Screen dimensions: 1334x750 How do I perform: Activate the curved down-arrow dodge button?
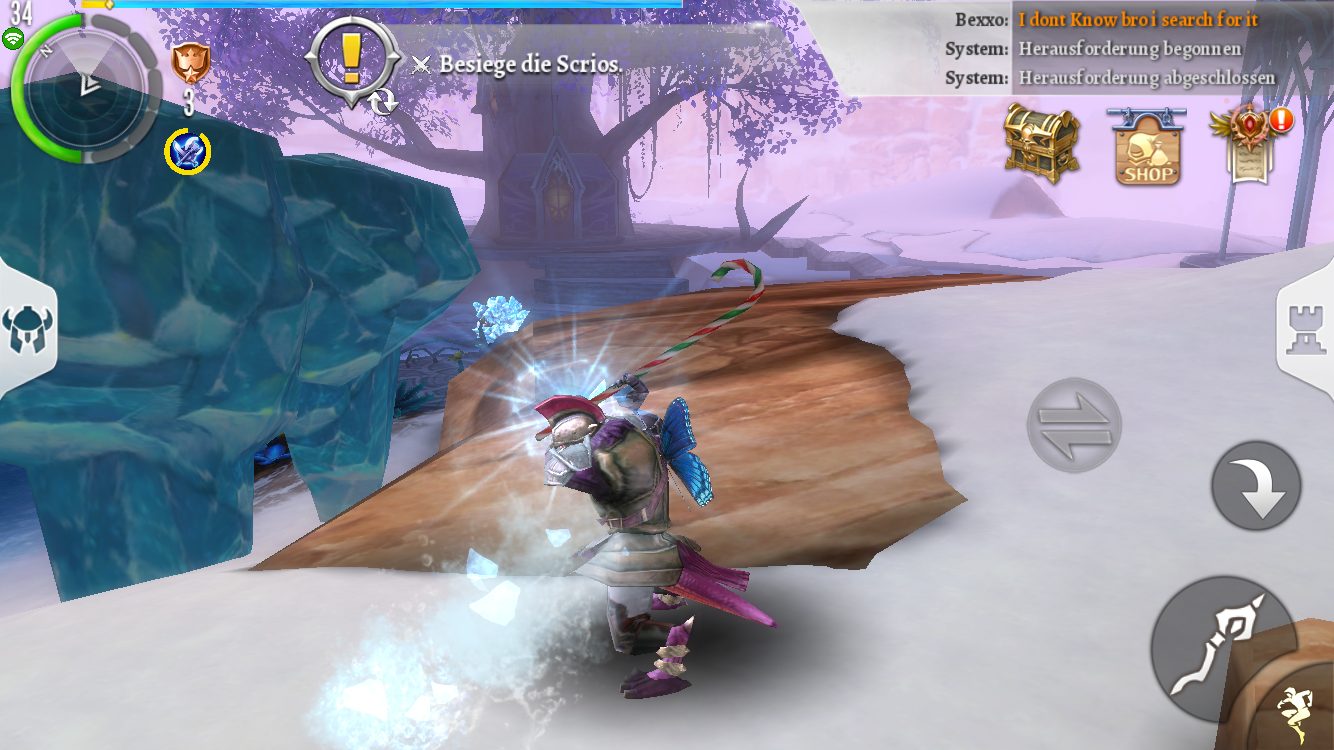coord(1256,487)
